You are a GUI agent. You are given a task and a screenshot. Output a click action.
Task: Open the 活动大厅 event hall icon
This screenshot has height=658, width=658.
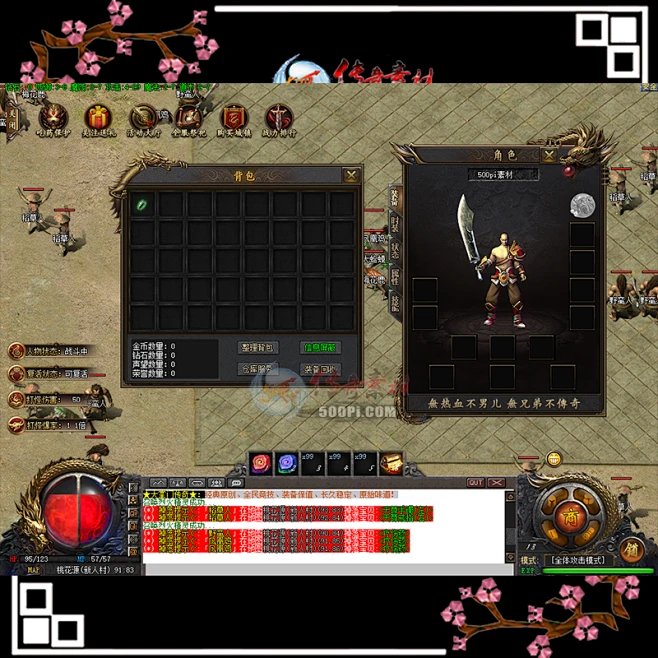(143, 119)
